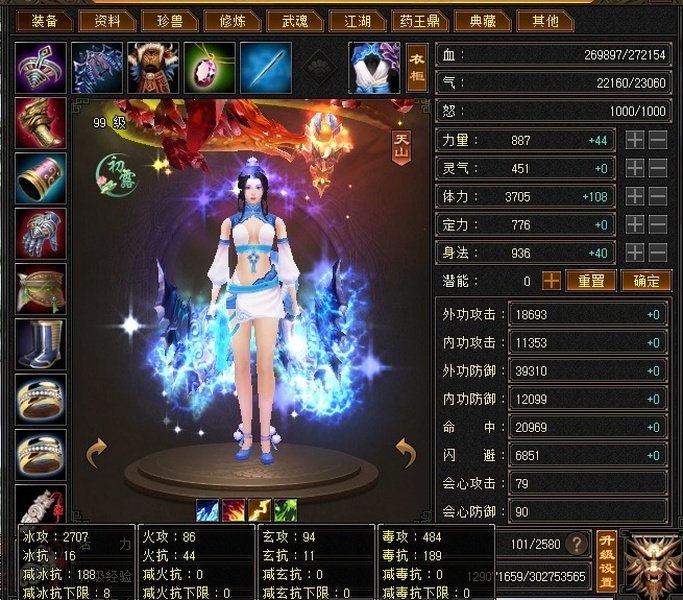Screen dimensions: 683x600
Task: Show the 修炼 tab
Action: [x=232, y=20]
